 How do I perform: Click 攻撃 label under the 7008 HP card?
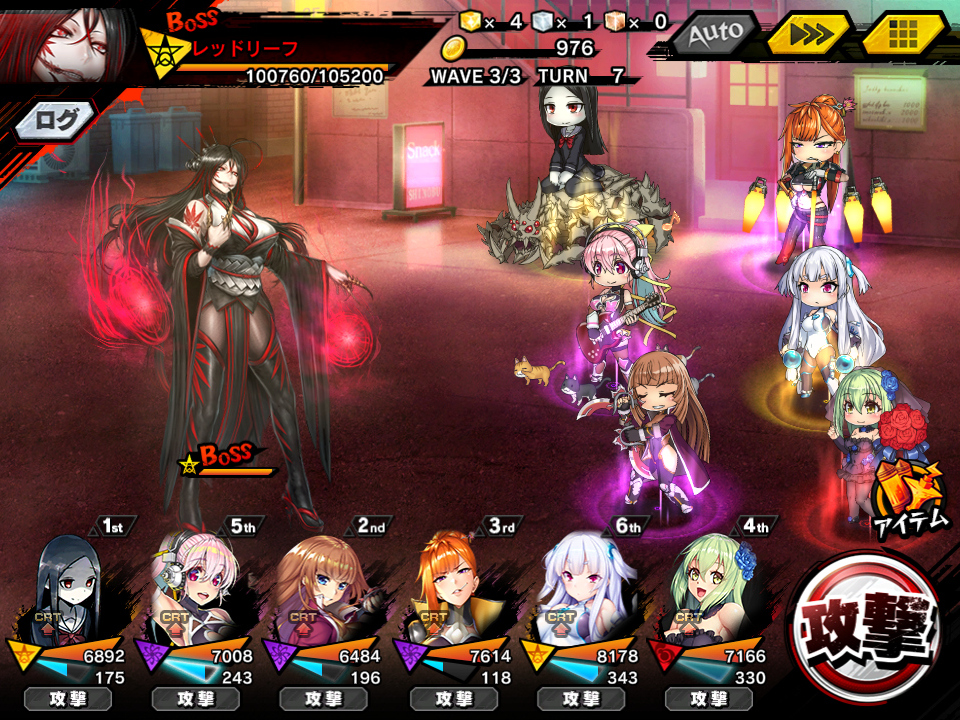(196, 699)
